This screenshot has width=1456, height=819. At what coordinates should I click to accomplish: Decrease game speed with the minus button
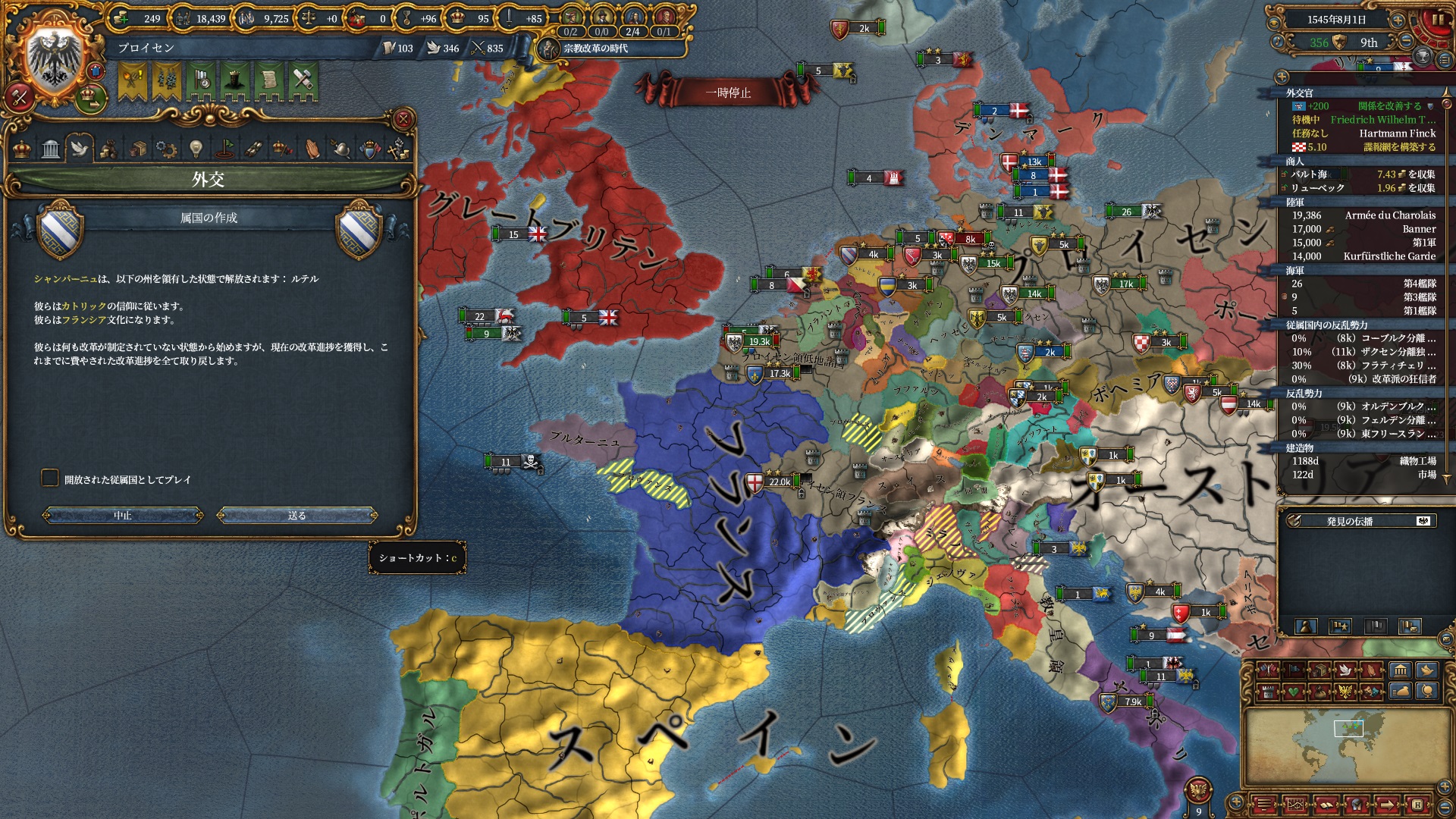1406,42
